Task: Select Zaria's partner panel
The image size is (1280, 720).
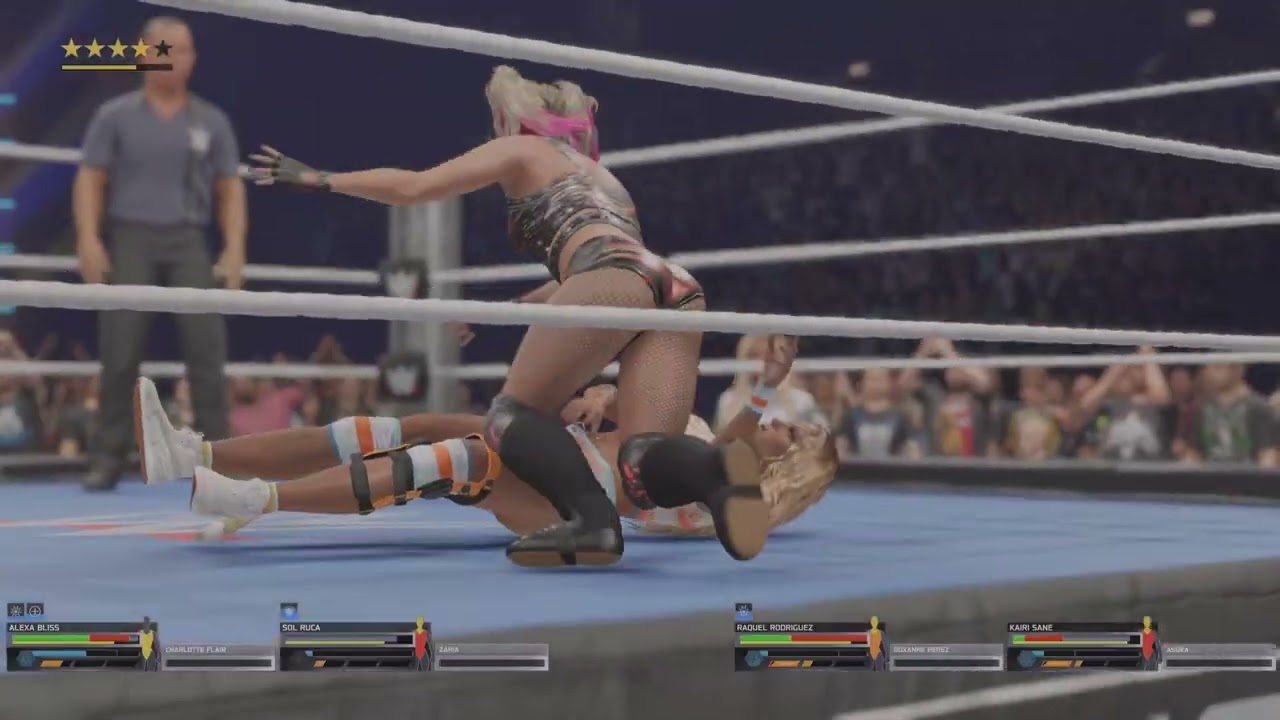Action: [x=491, y=657]
